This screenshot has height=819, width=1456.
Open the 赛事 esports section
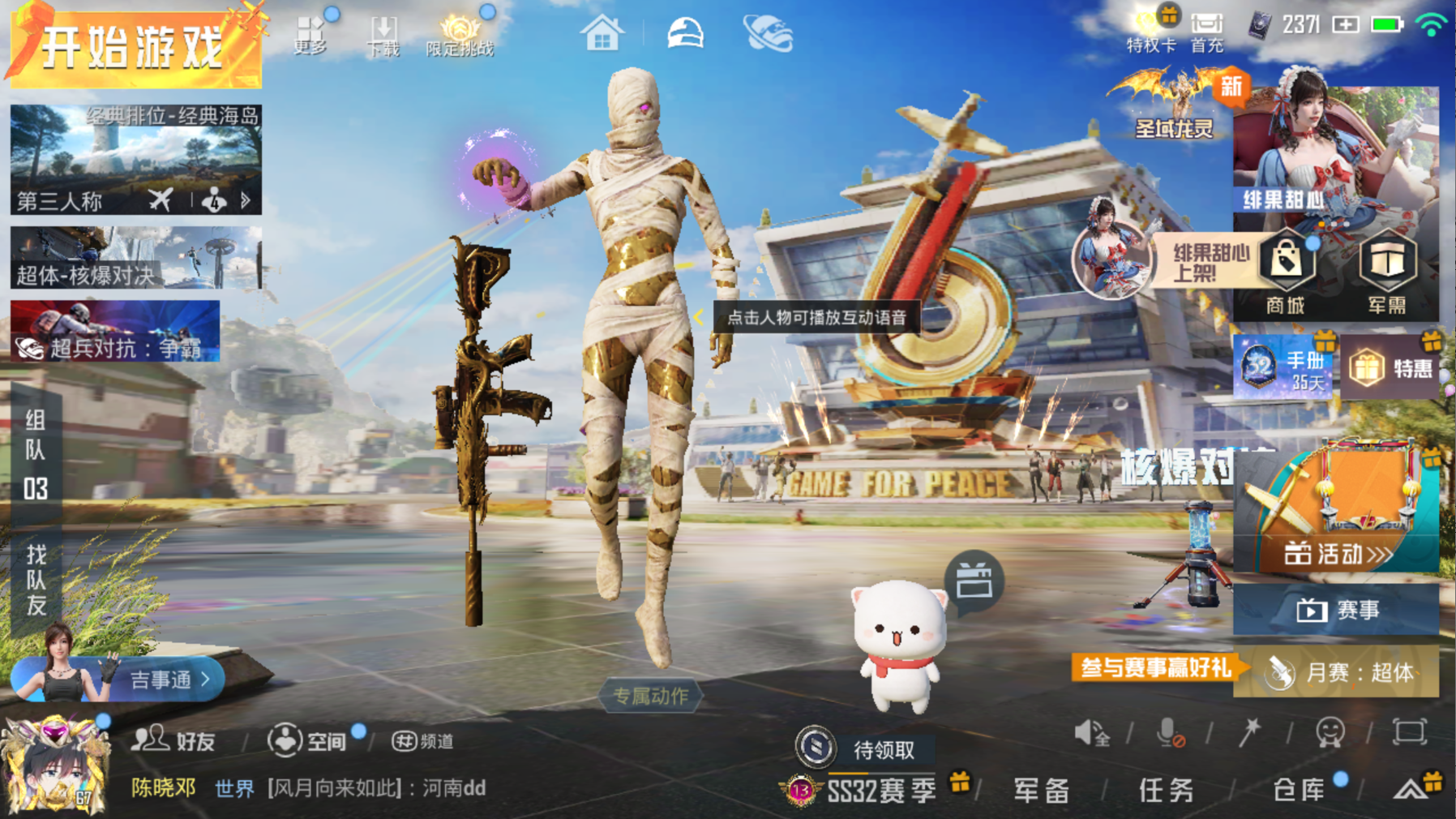1336,610
